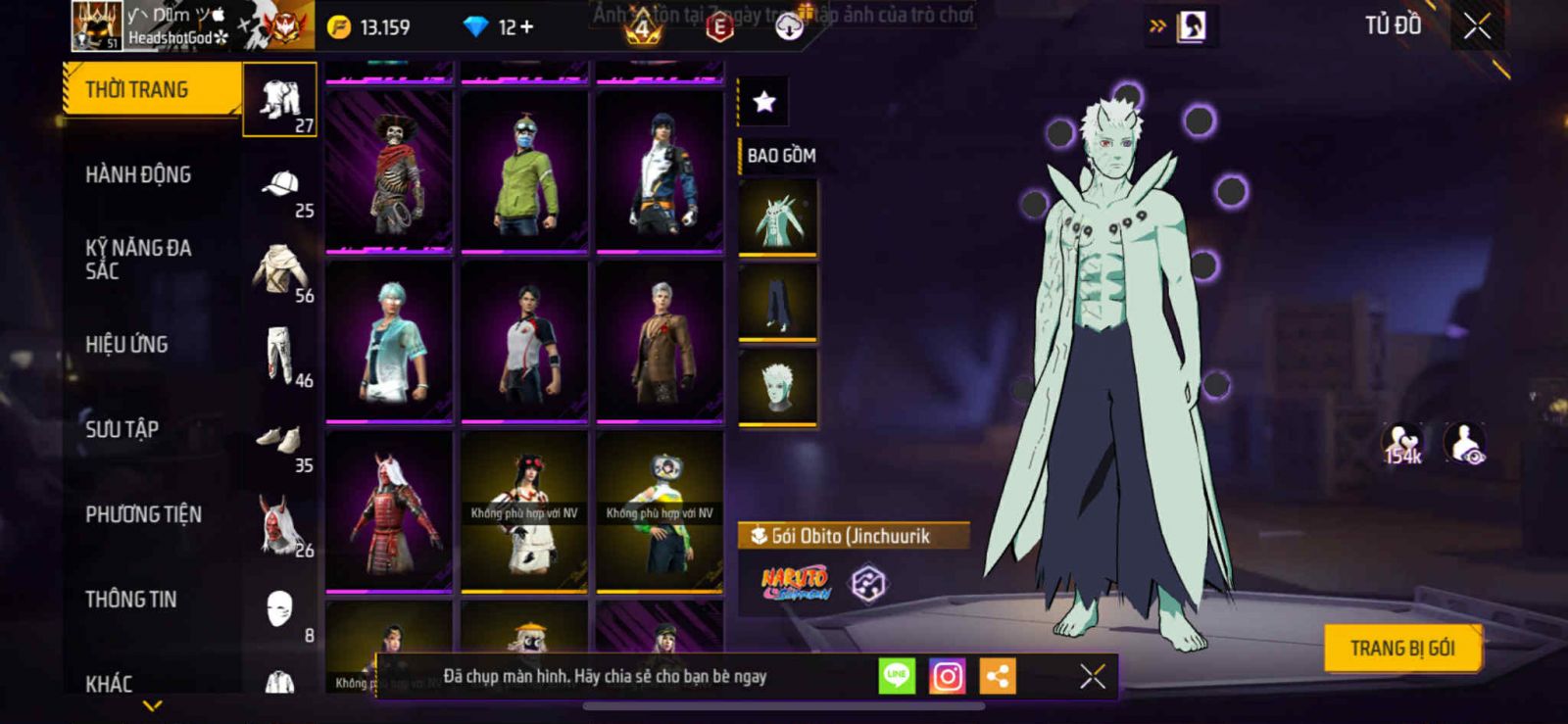Image resolution: width=1568 pixels, height=724 pixels.
Task: Toggle the favorite star button
Action: pyautogui.click(x=764, y=101)
